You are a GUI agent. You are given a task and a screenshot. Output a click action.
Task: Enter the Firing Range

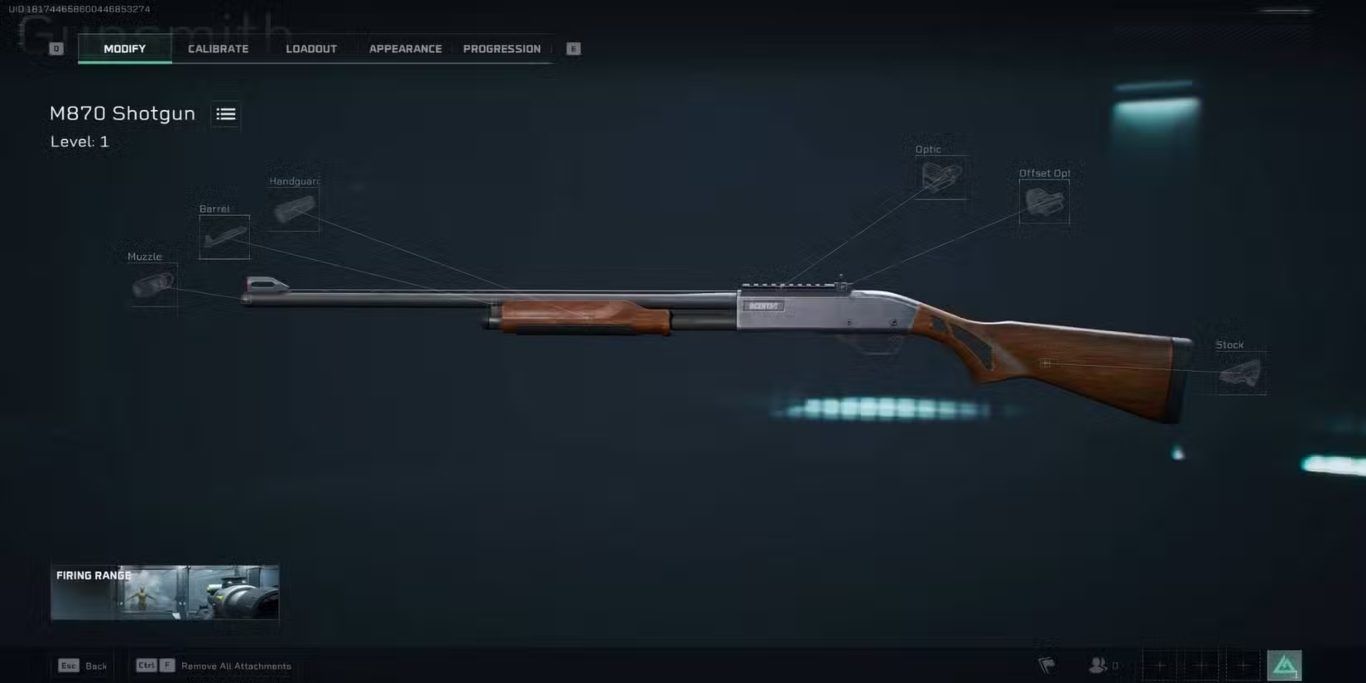(x=165, y=592)
